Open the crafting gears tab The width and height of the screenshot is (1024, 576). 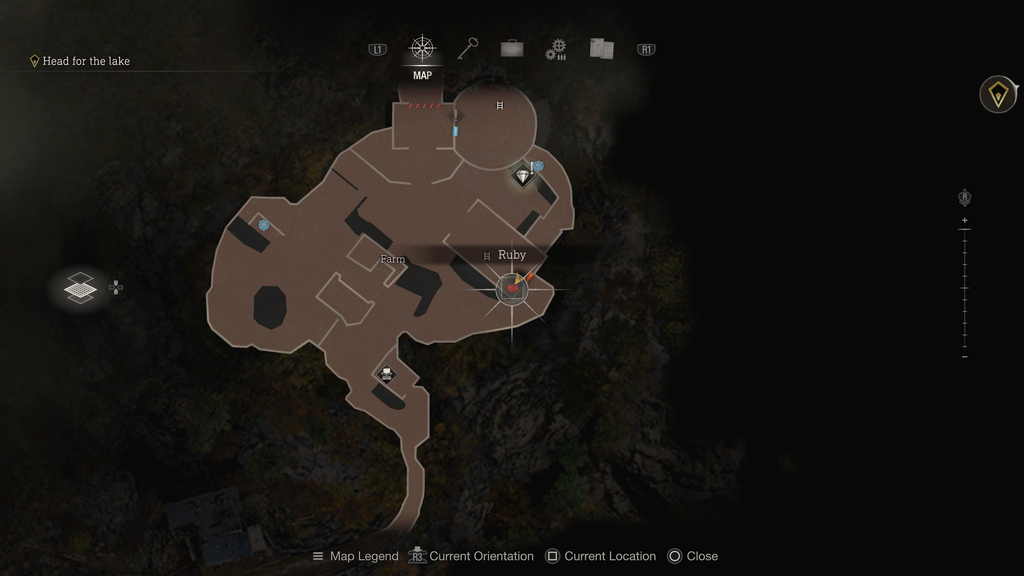pos(556,50)
